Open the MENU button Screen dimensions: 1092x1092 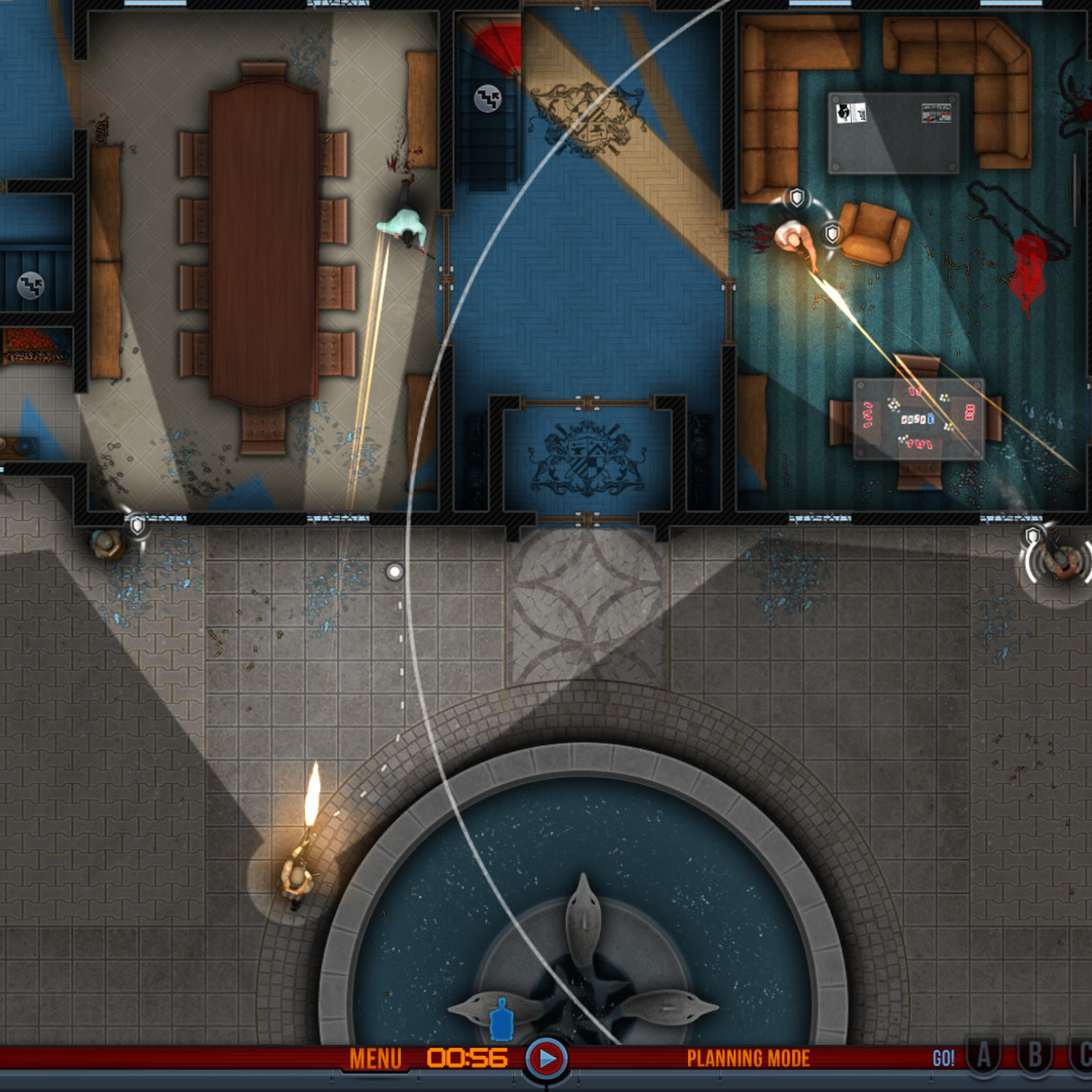375,1059
